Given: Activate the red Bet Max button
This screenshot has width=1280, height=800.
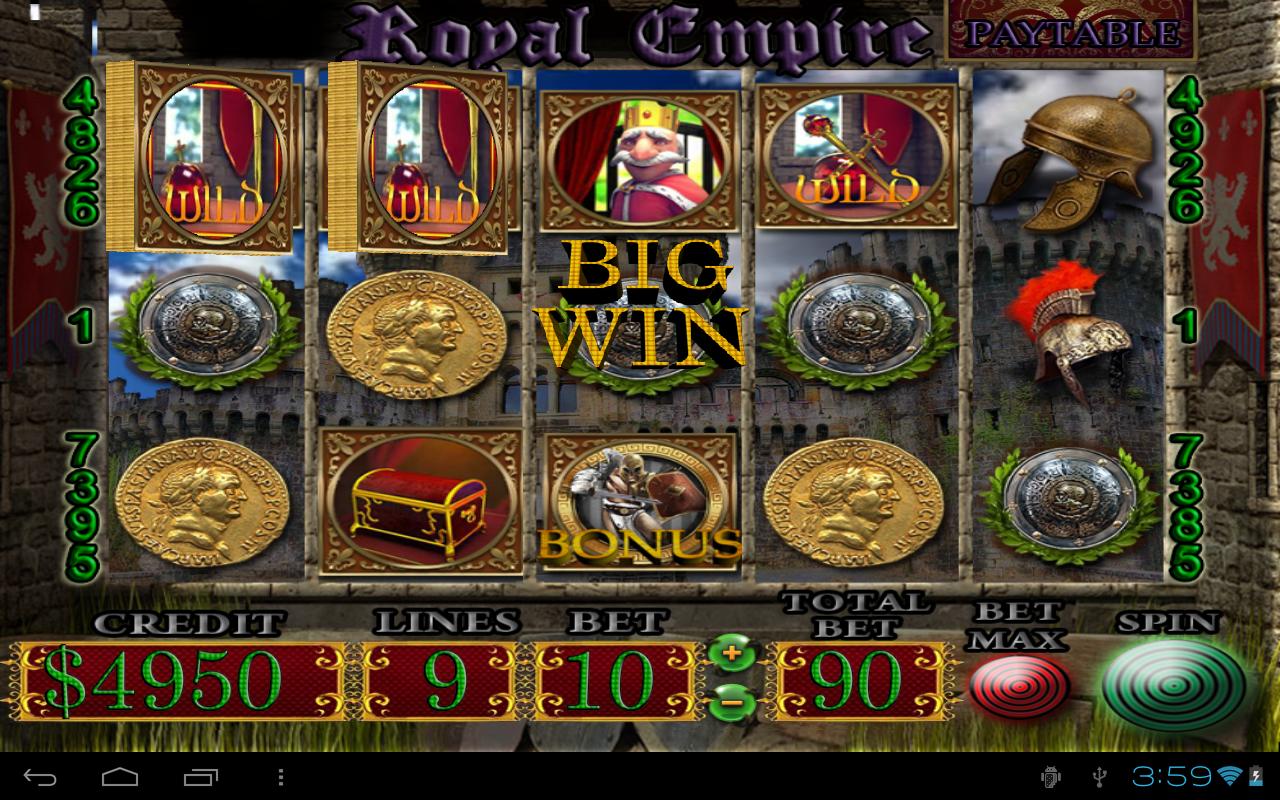Looking at the screenshot, I should coord(1017,686).
